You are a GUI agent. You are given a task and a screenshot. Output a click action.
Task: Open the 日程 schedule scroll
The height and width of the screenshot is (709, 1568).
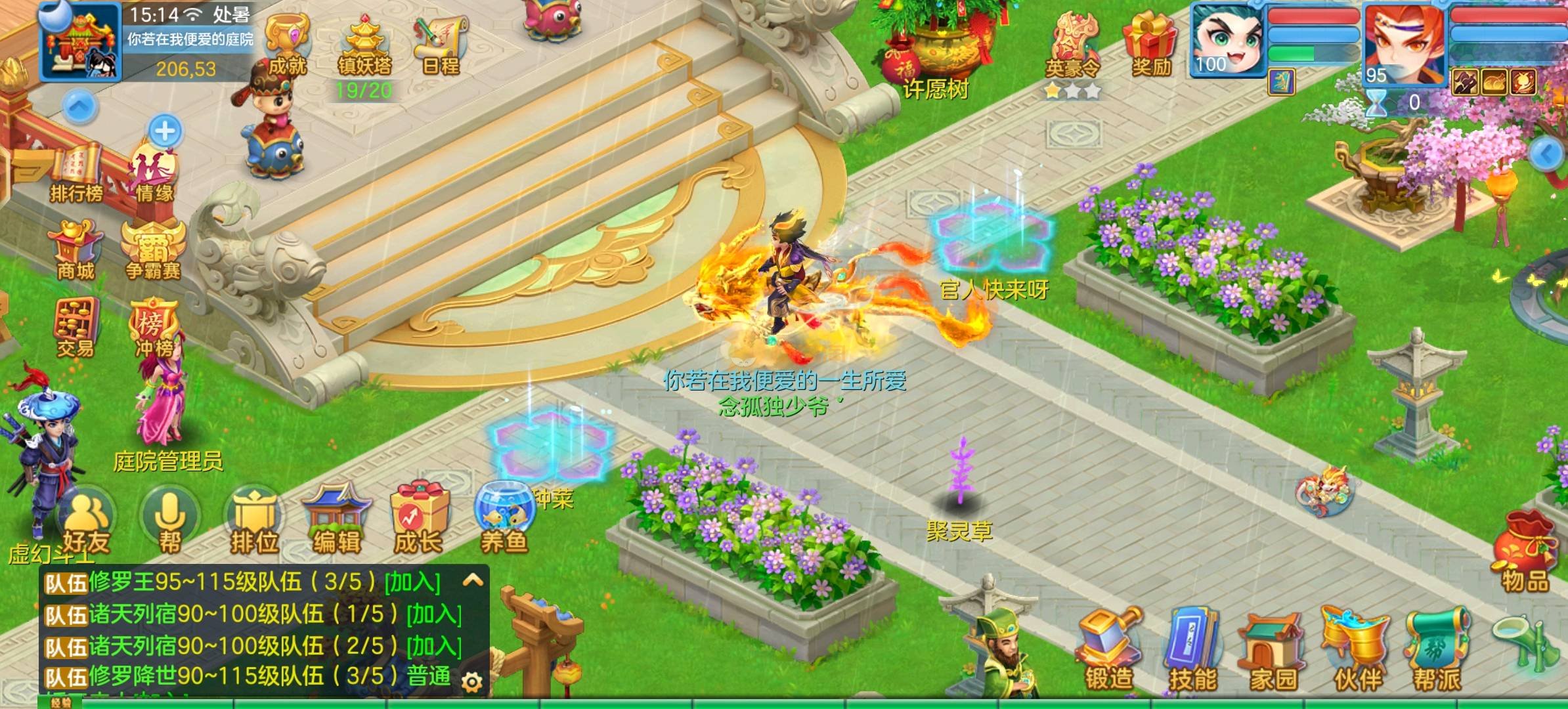[441, 45]
